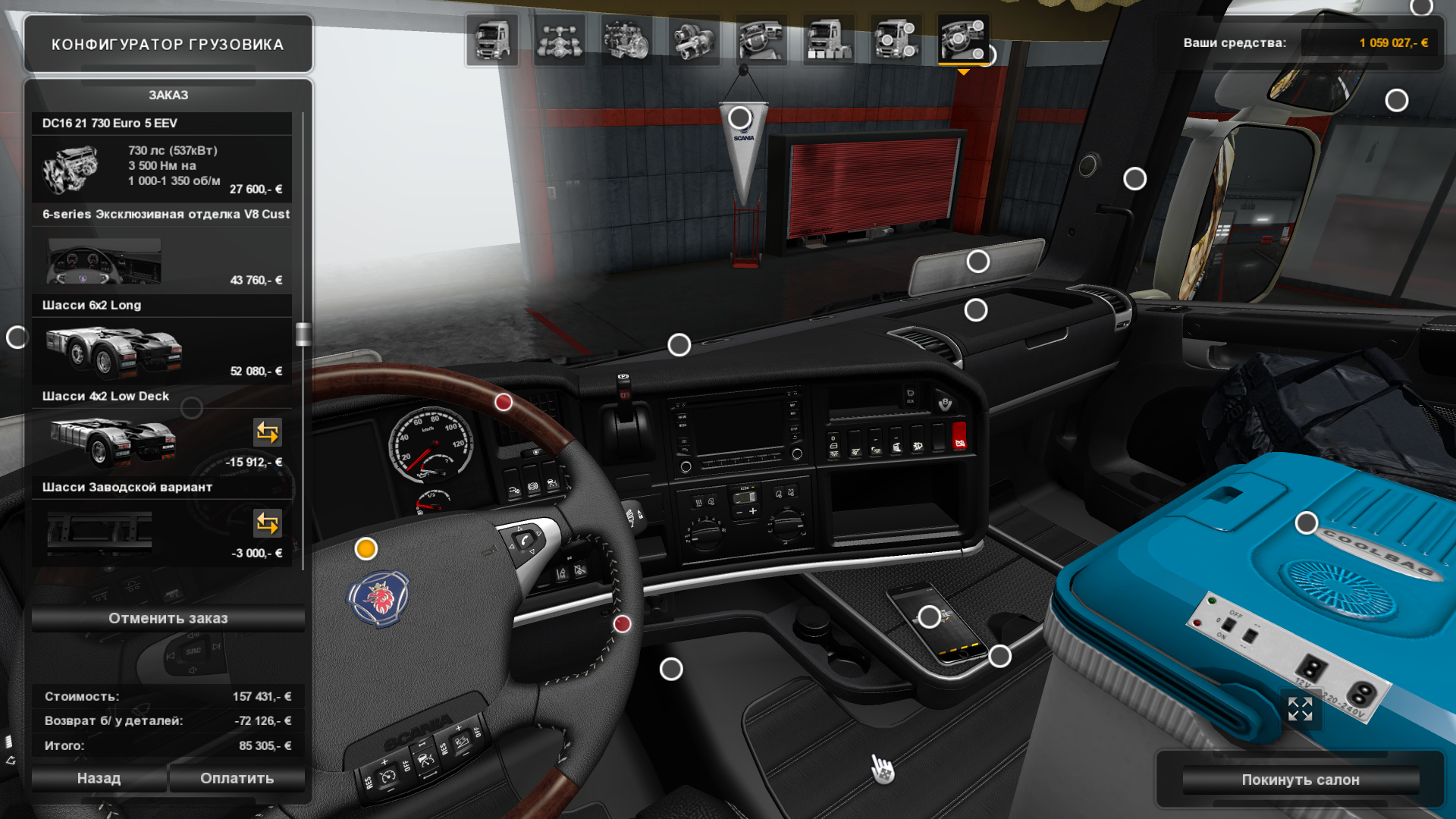The height and width of the screenshot is (819, 1456).
Task: Switch to exterior accessories tab
Action: tap(896, 40)
